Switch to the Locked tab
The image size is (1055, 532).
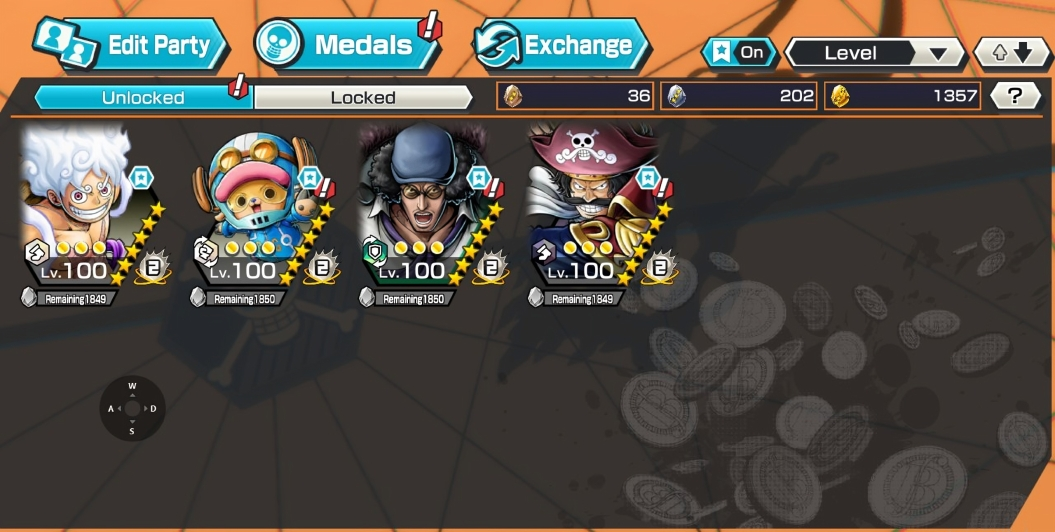(x=363, y=97)
